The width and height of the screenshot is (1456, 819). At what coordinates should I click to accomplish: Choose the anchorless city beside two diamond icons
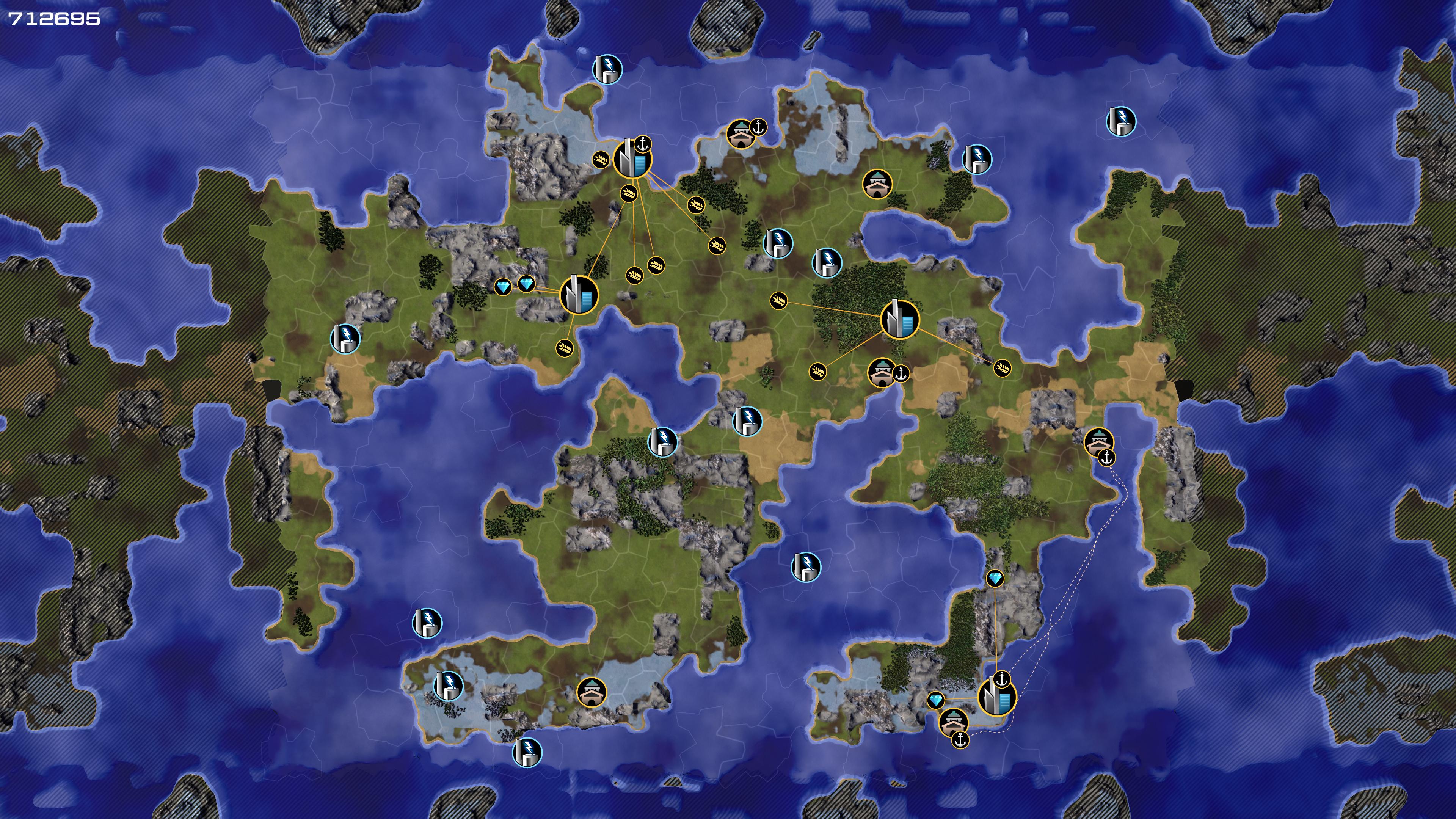579,295
